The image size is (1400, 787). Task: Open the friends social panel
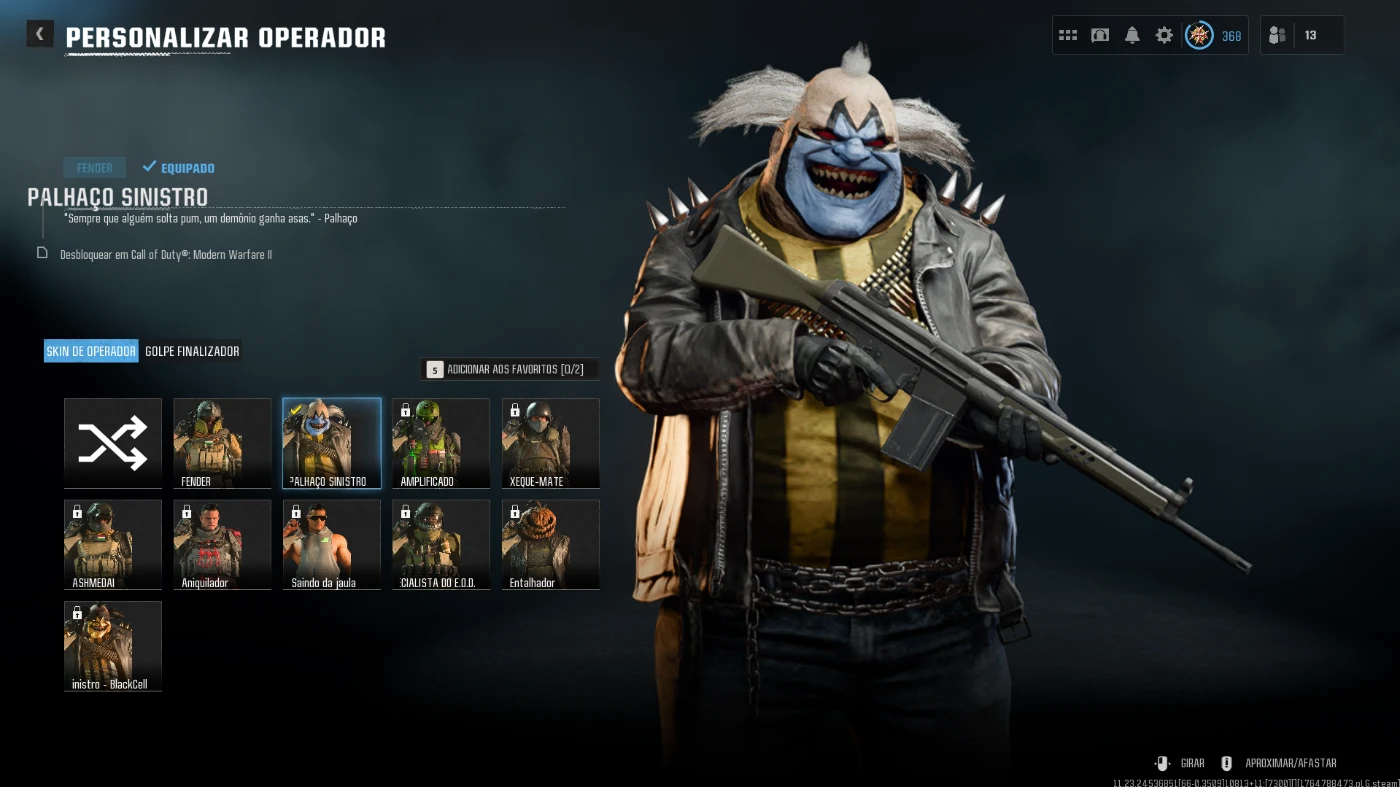[x=1277, y=35]
